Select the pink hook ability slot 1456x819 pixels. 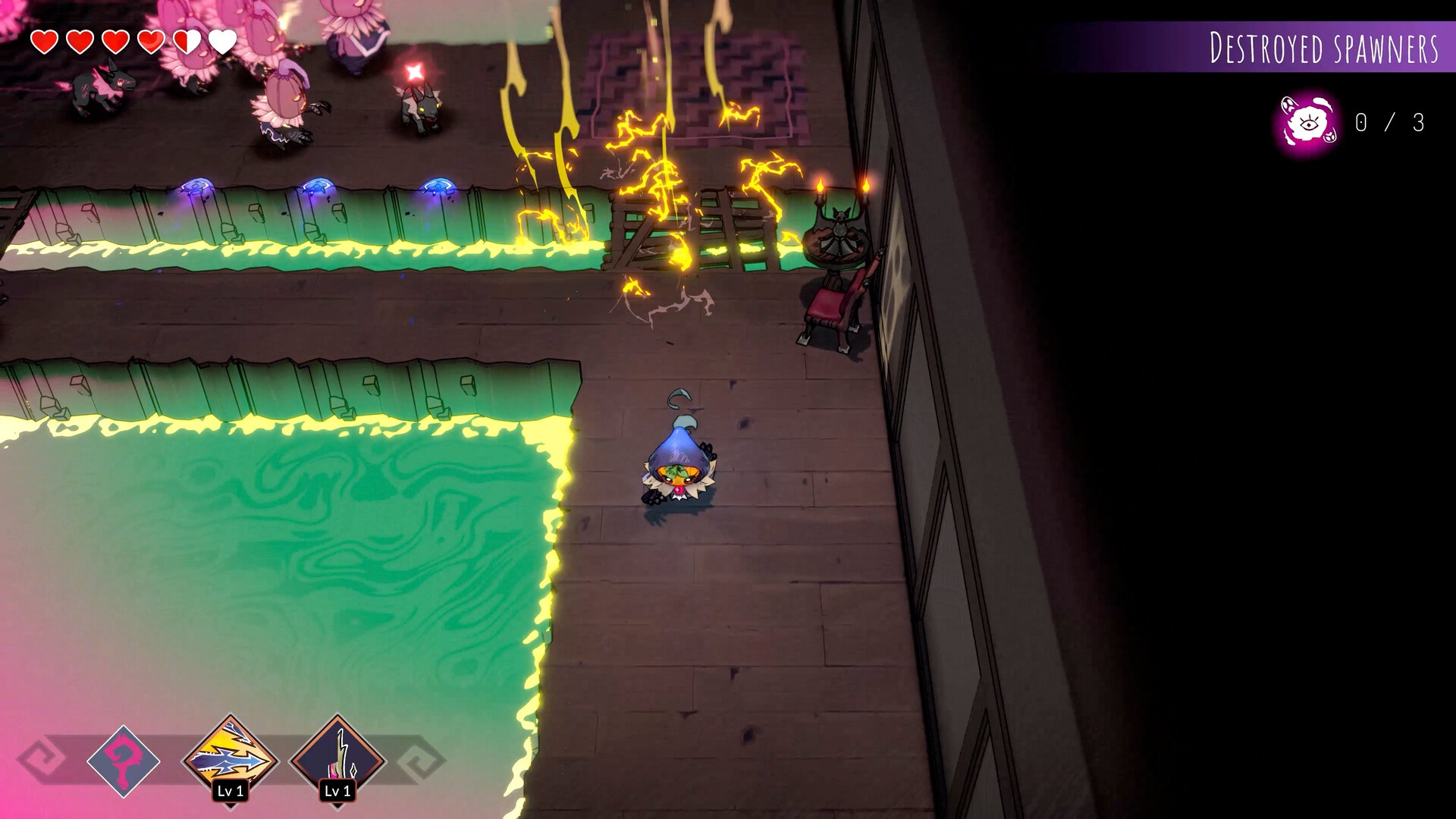pos(123,761)
